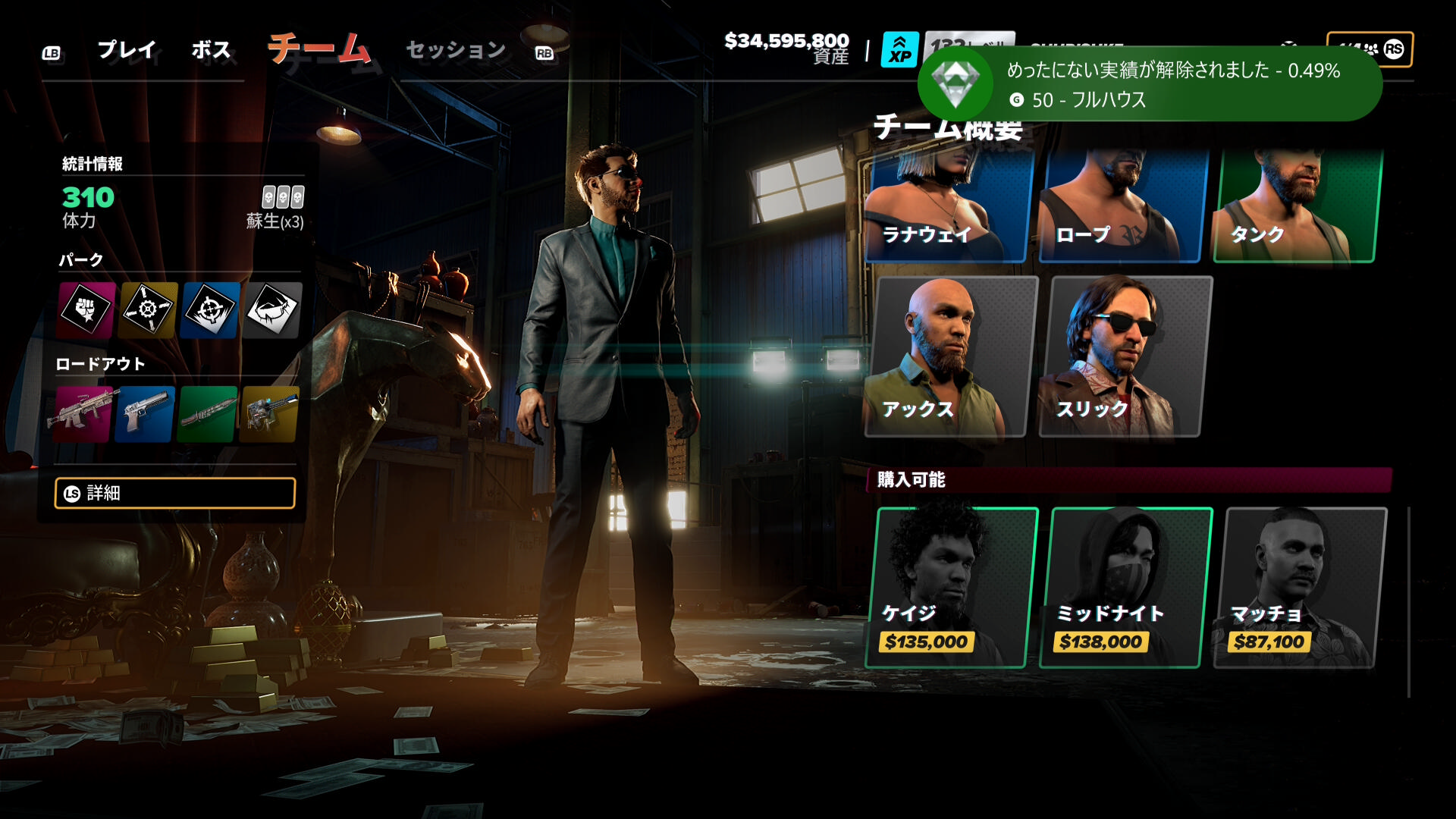
Task: Open the Xbox achievement unlocked notification
Action: pyautogui.click(x=1149, y=84)
